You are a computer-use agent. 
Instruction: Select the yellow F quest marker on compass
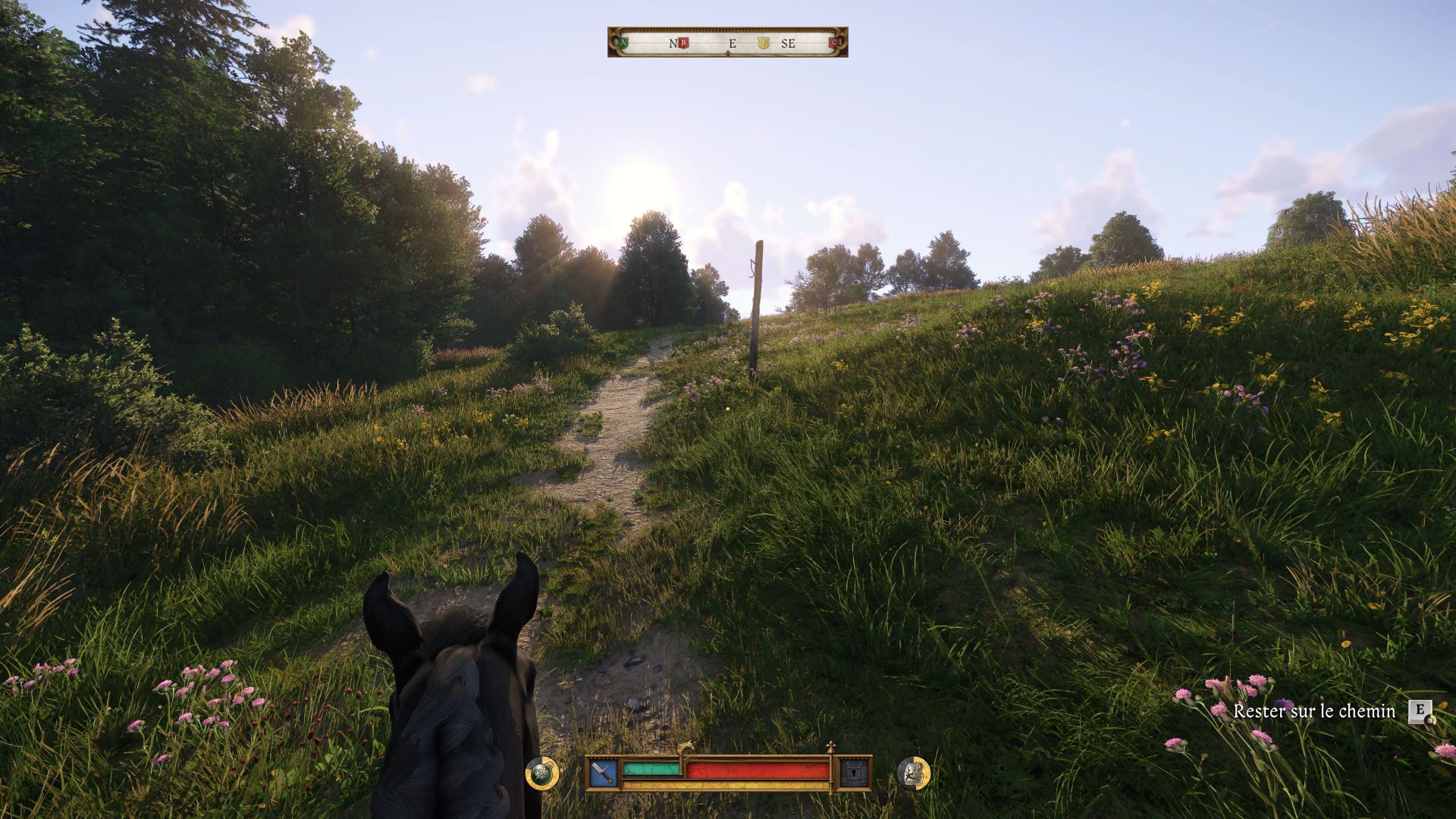764,43
